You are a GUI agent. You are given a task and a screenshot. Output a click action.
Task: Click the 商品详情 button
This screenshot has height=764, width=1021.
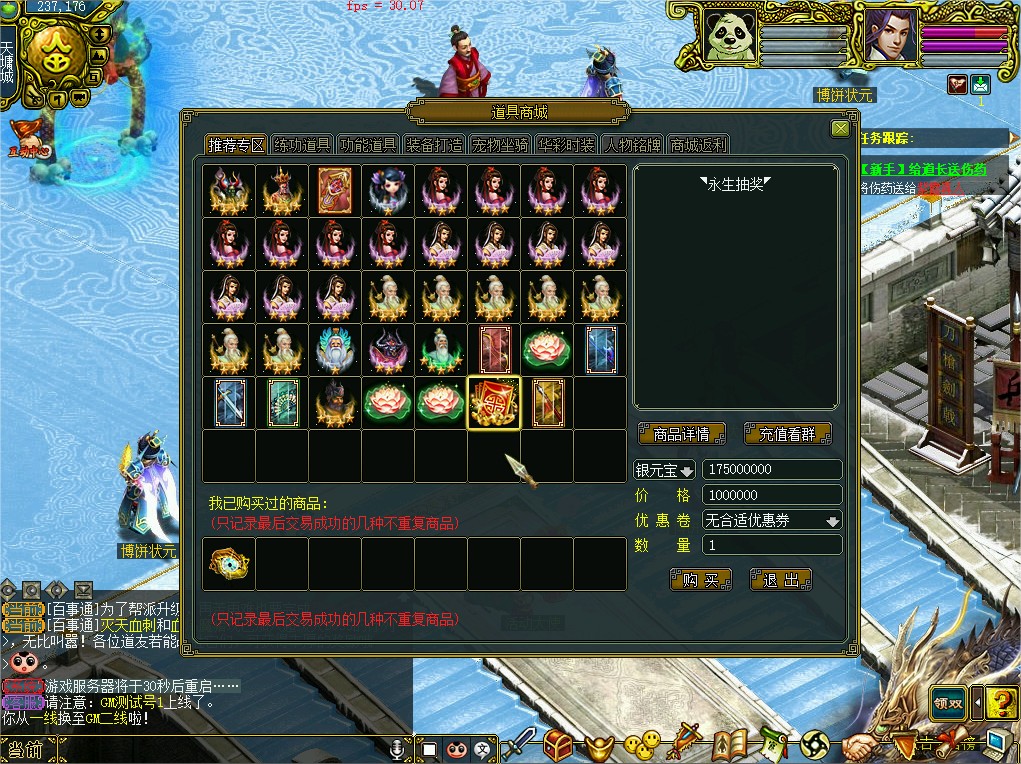click(x=681, y=434)
